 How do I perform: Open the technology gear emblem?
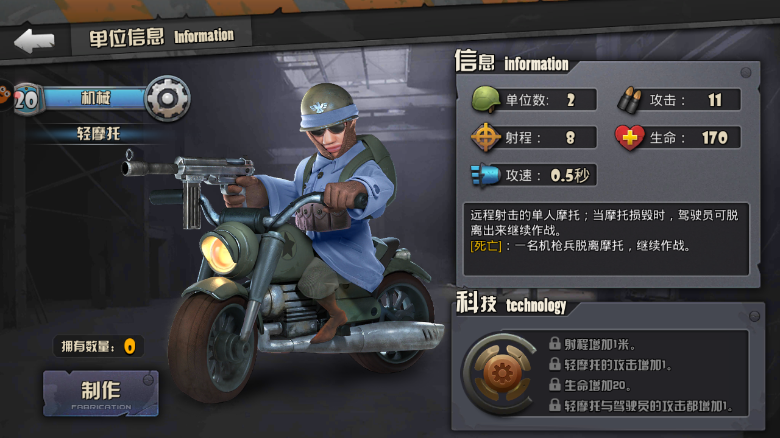click(x=498, y=373)
